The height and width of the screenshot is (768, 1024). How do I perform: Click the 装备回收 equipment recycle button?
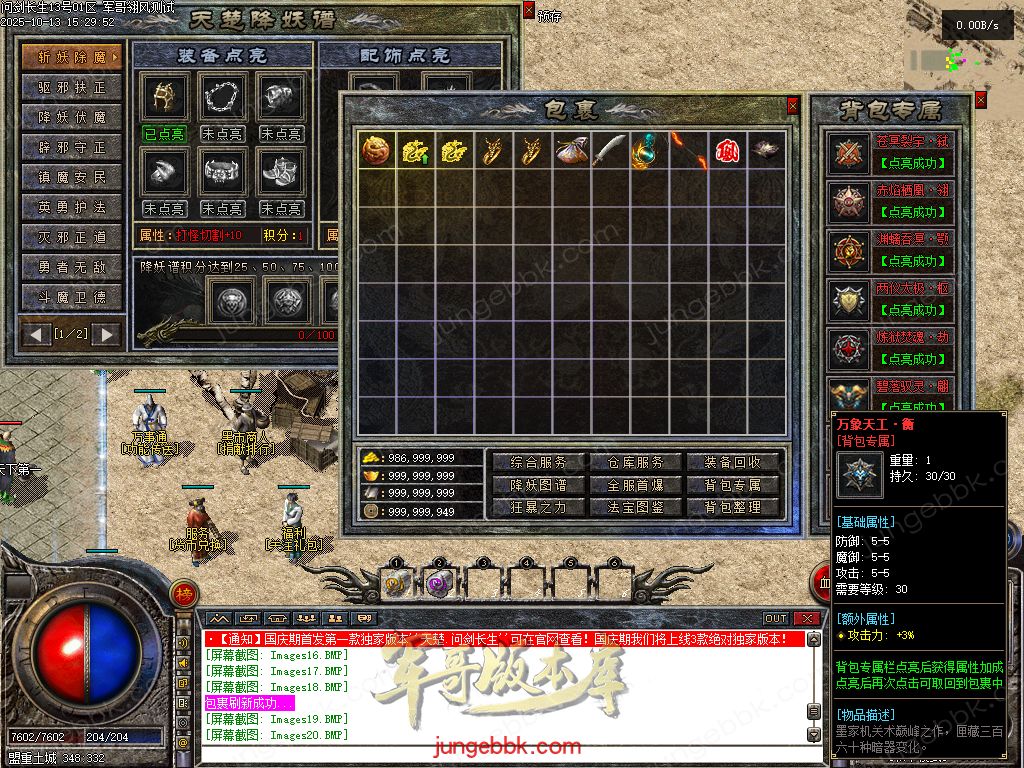click(733, 463)
